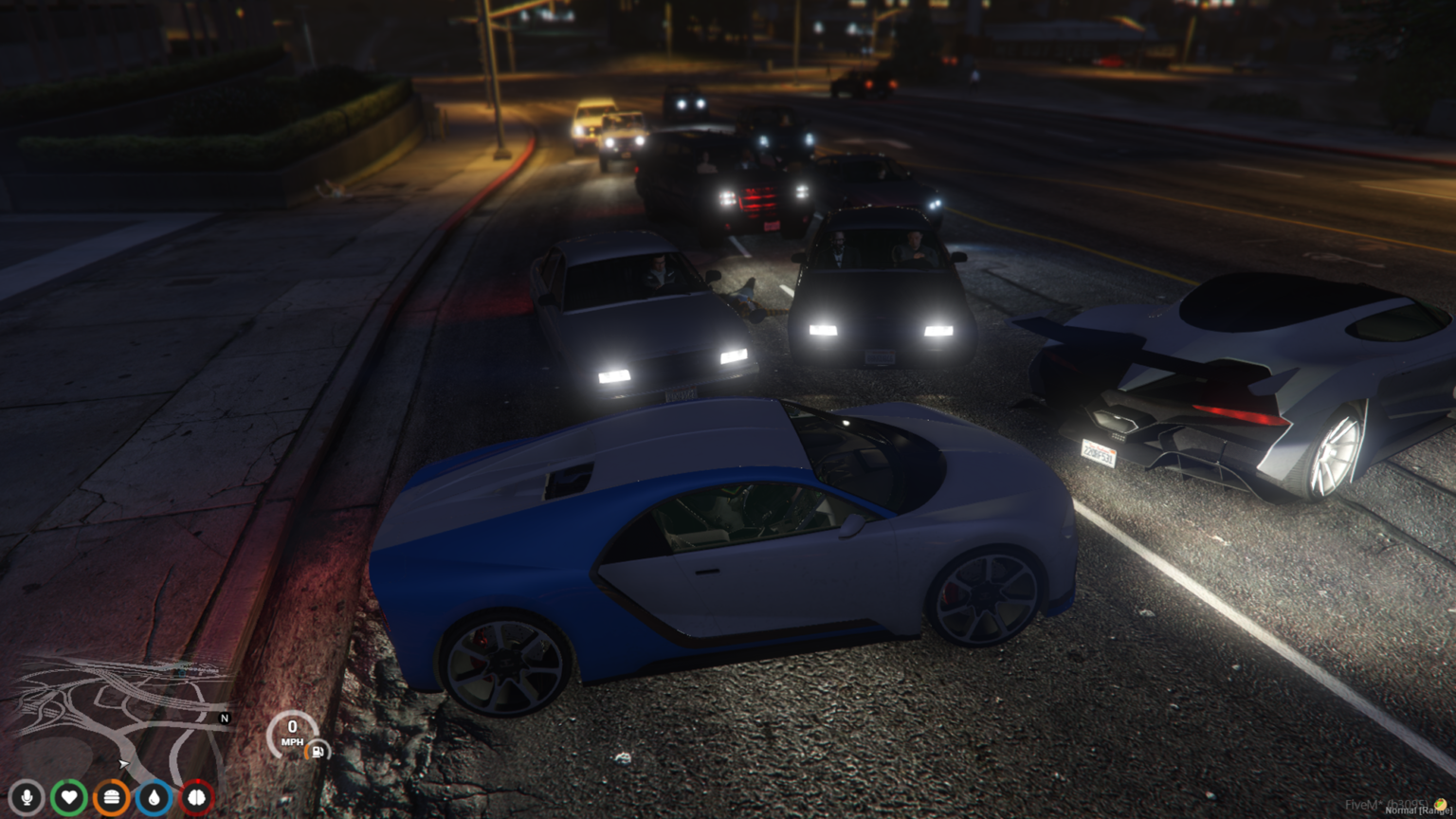Select the burger hunger status icon
The width and height of the screenshot is (1456, 819).
click(x=112, y=797)
